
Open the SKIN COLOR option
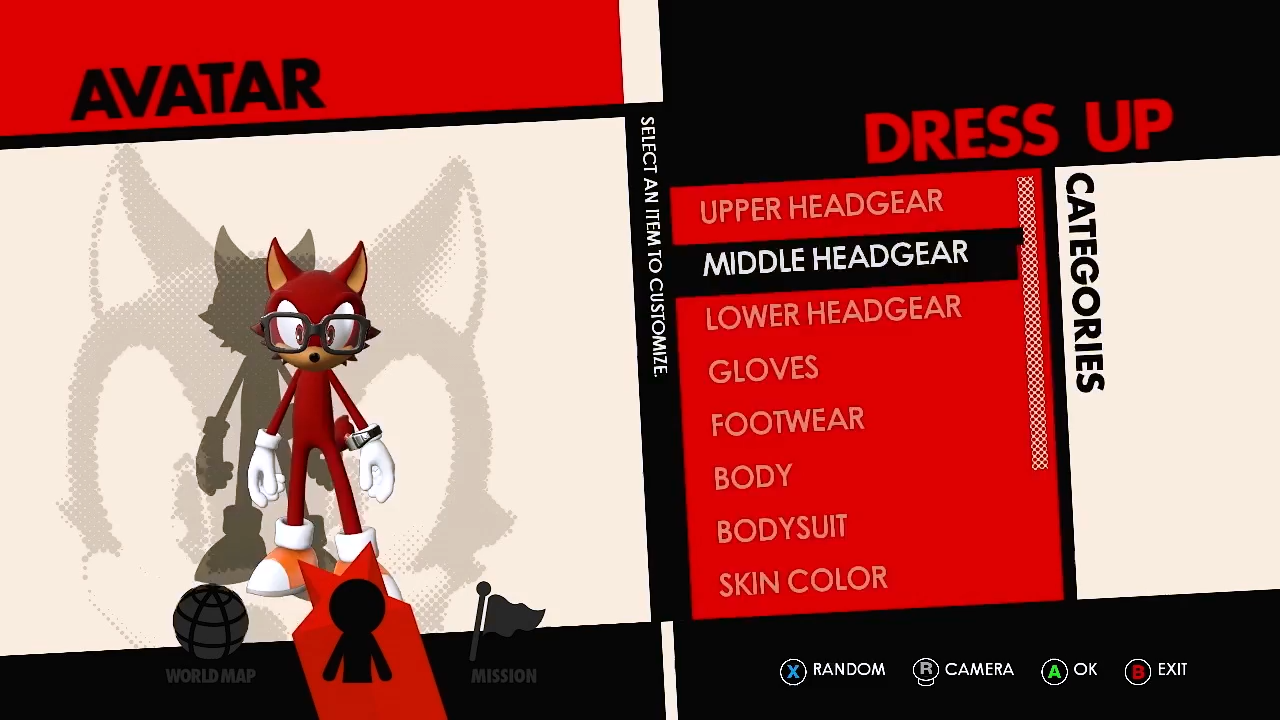coord(803,581)
